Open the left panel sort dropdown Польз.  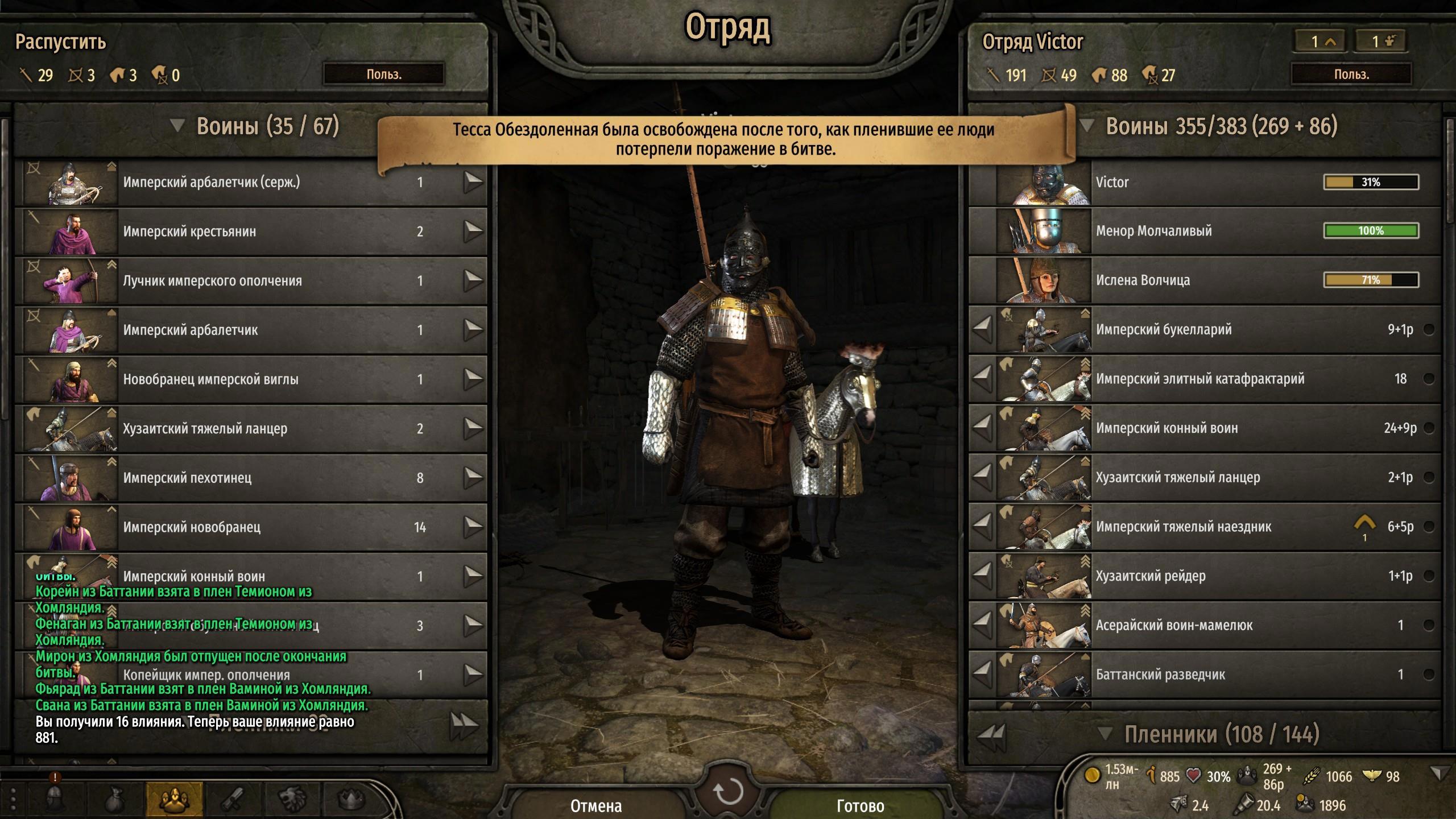pos(384,75)
